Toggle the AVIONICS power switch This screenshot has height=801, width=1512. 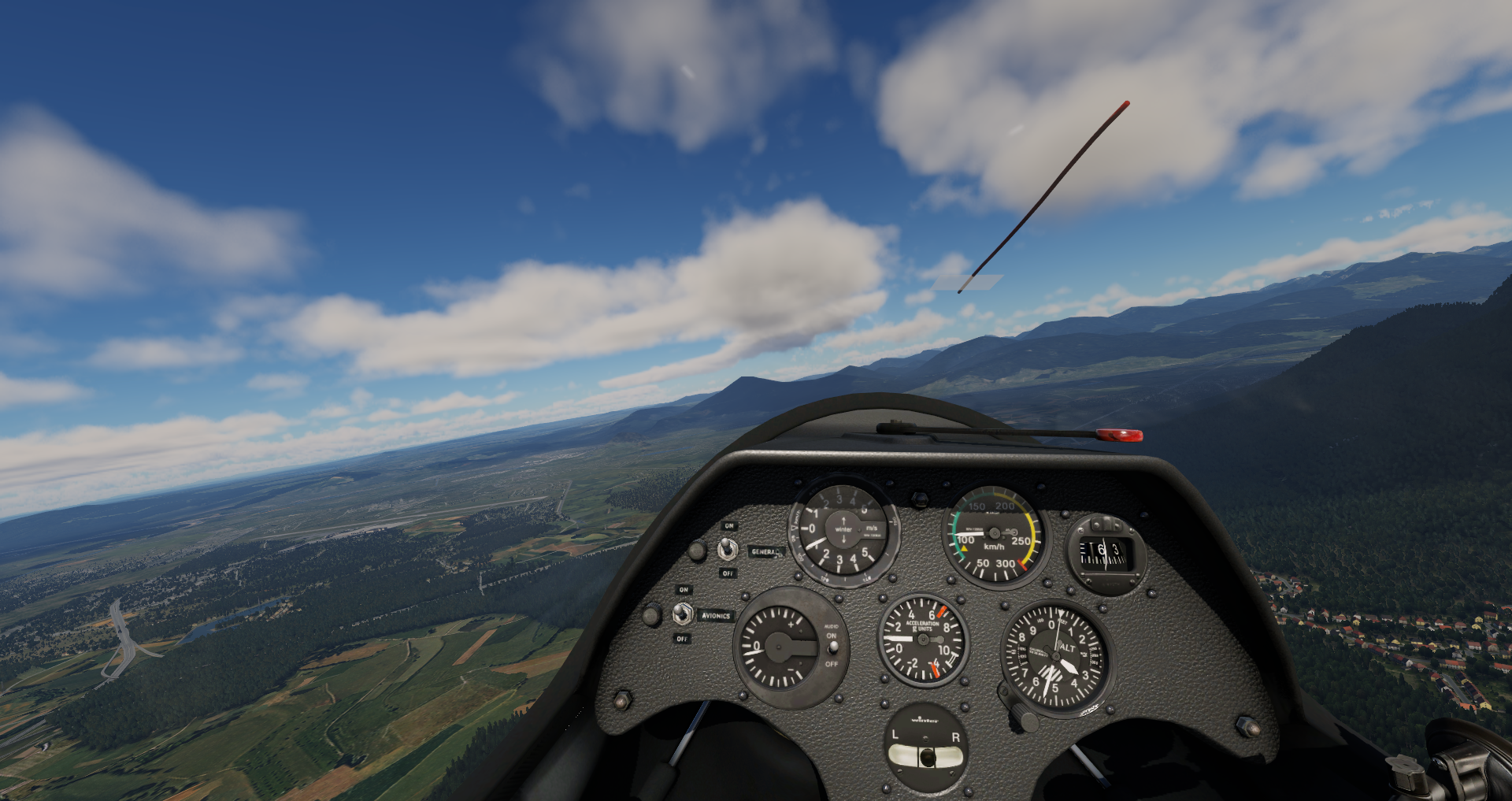pyautogui.click(x=683, y=614)
